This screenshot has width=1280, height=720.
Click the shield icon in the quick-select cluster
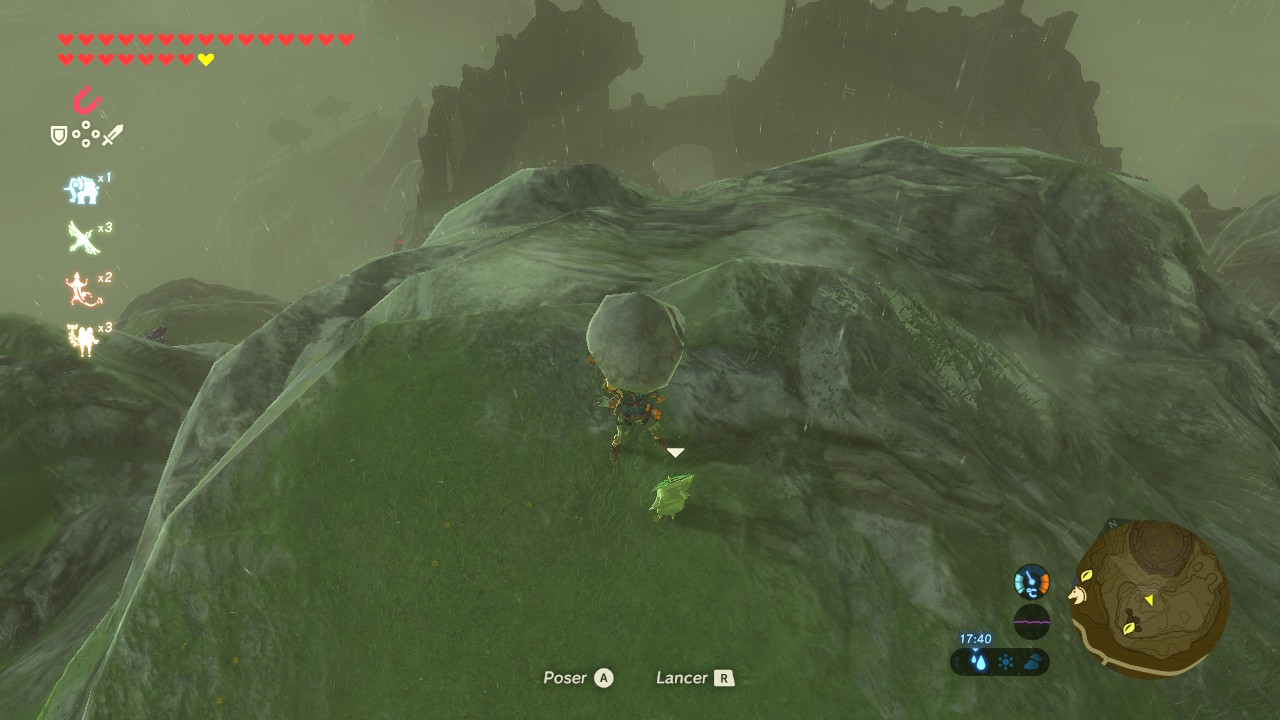59,135
